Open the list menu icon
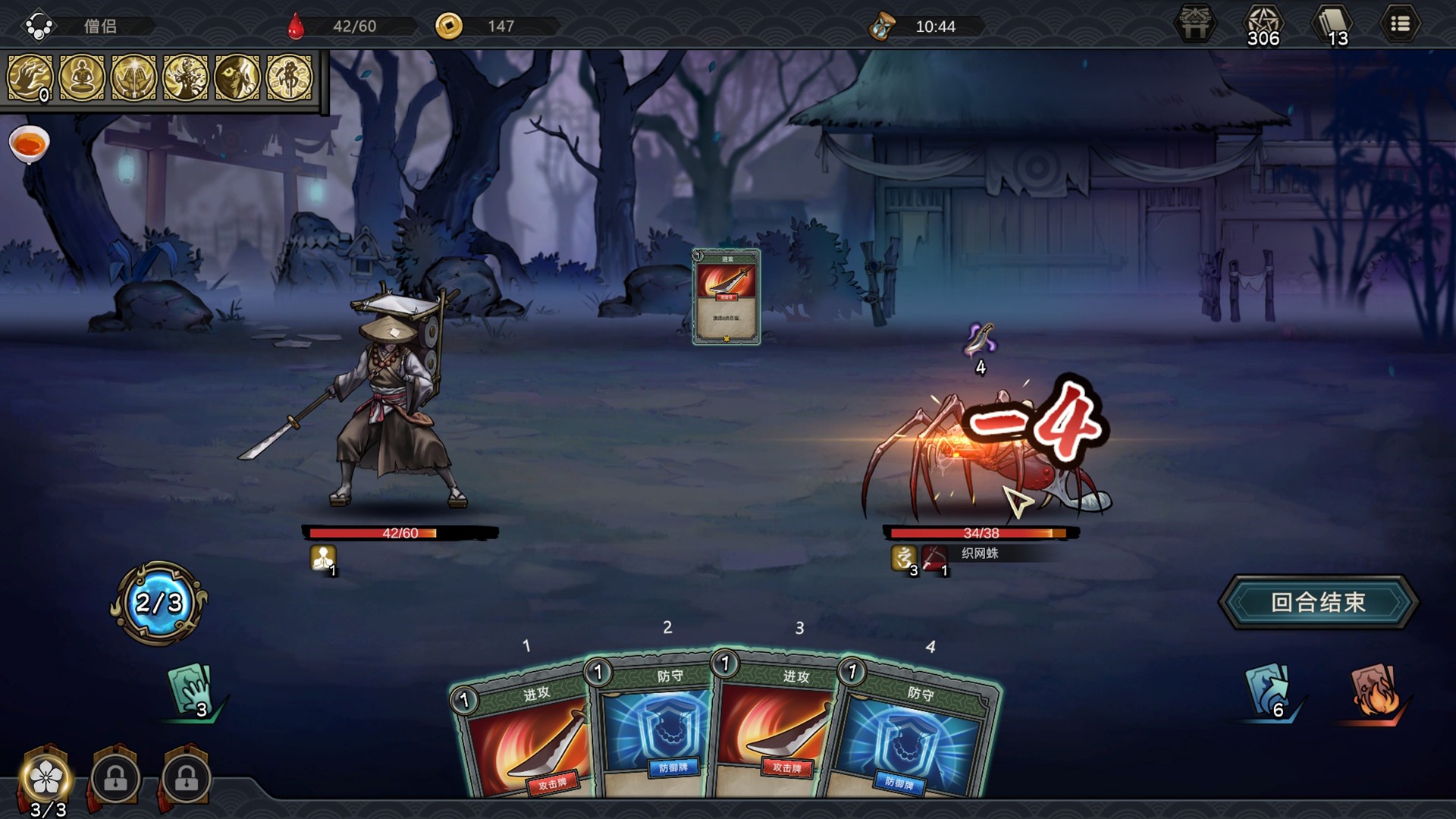Image resolution: width=1456 pixels, height=819 pixels. 1400,25
